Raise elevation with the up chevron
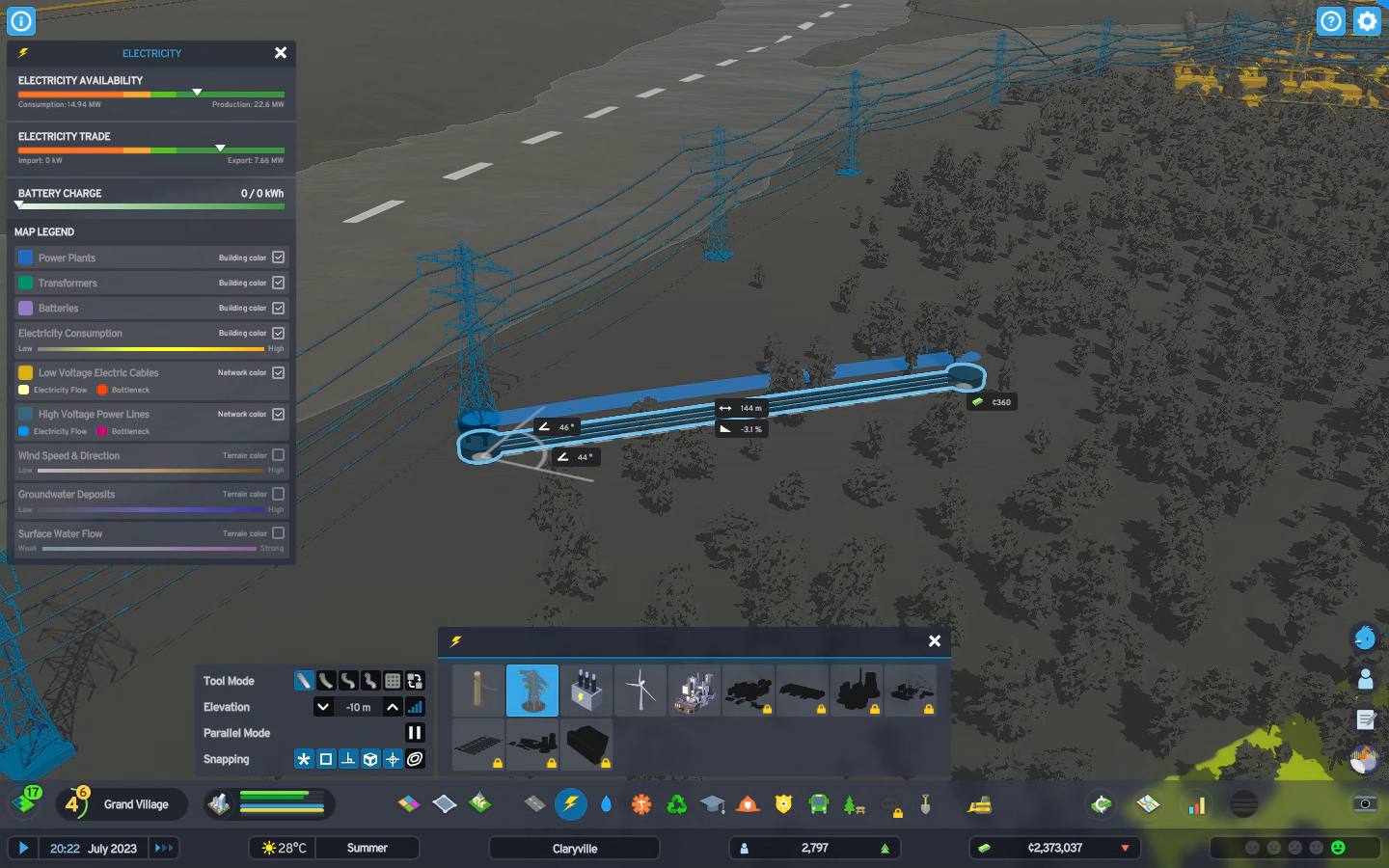 point(393,707)
